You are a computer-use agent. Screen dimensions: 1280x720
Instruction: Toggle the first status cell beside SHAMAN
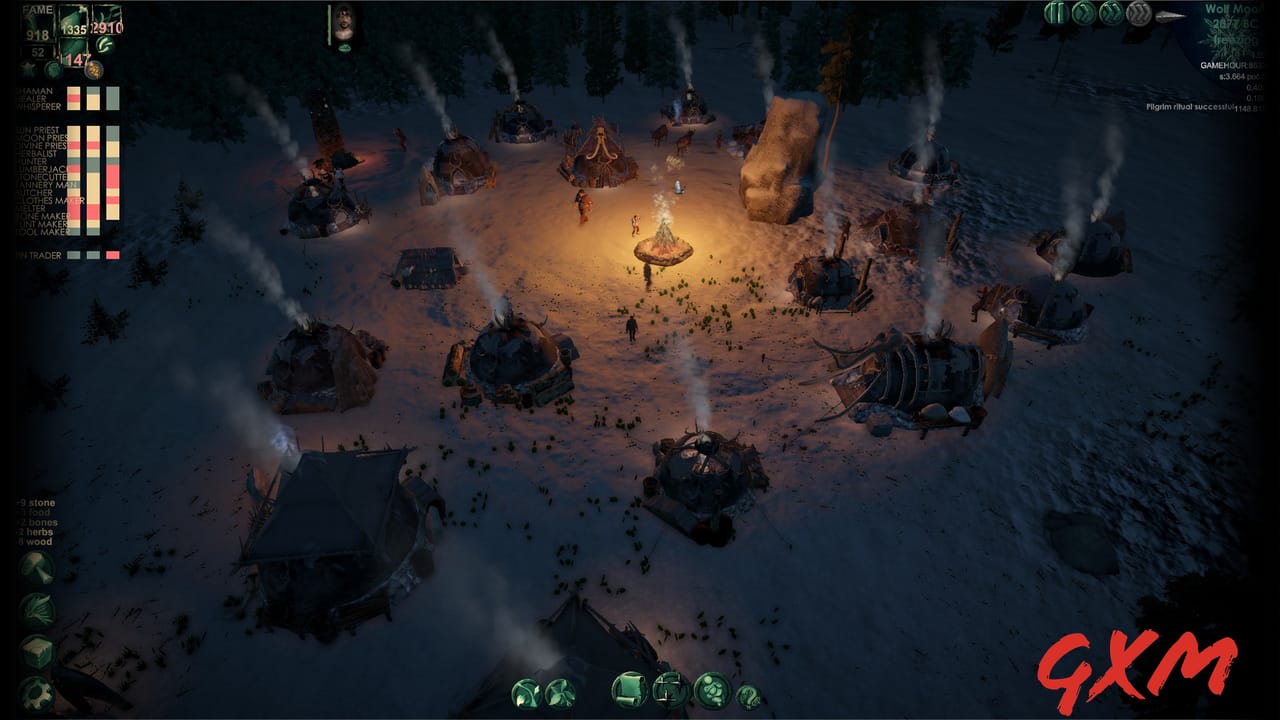(72, 90)
